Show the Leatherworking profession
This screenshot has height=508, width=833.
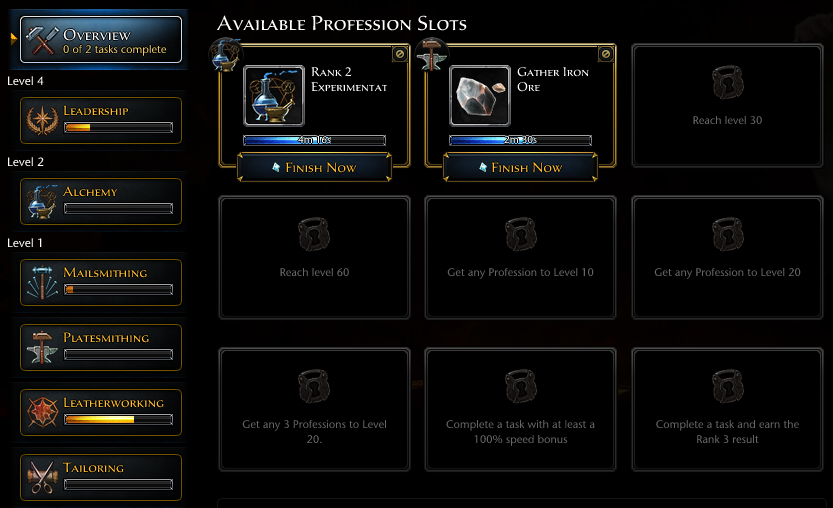100,412
